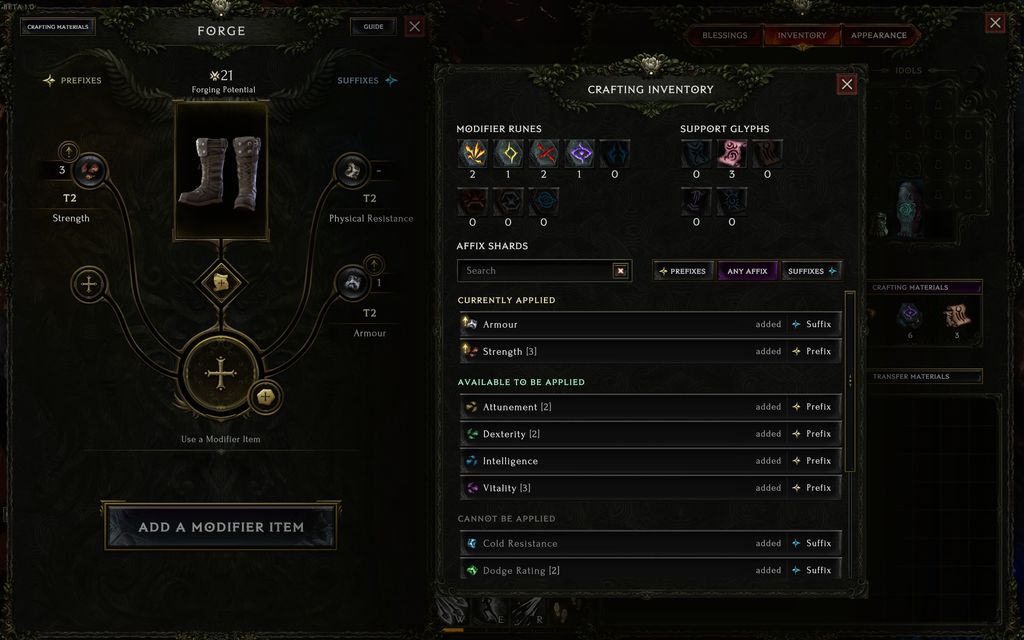1024x640 pixels.
Task: Switch to the Blessings tab
Action: click(x=725, y=35)
